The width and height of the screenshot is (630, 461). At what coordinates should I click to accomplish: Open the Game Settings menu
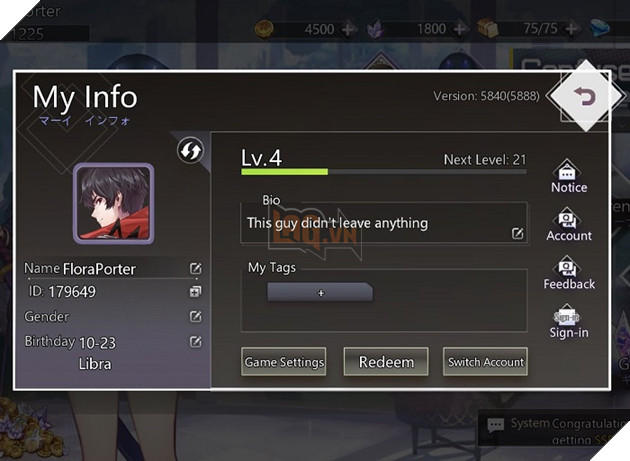[284, 362]
